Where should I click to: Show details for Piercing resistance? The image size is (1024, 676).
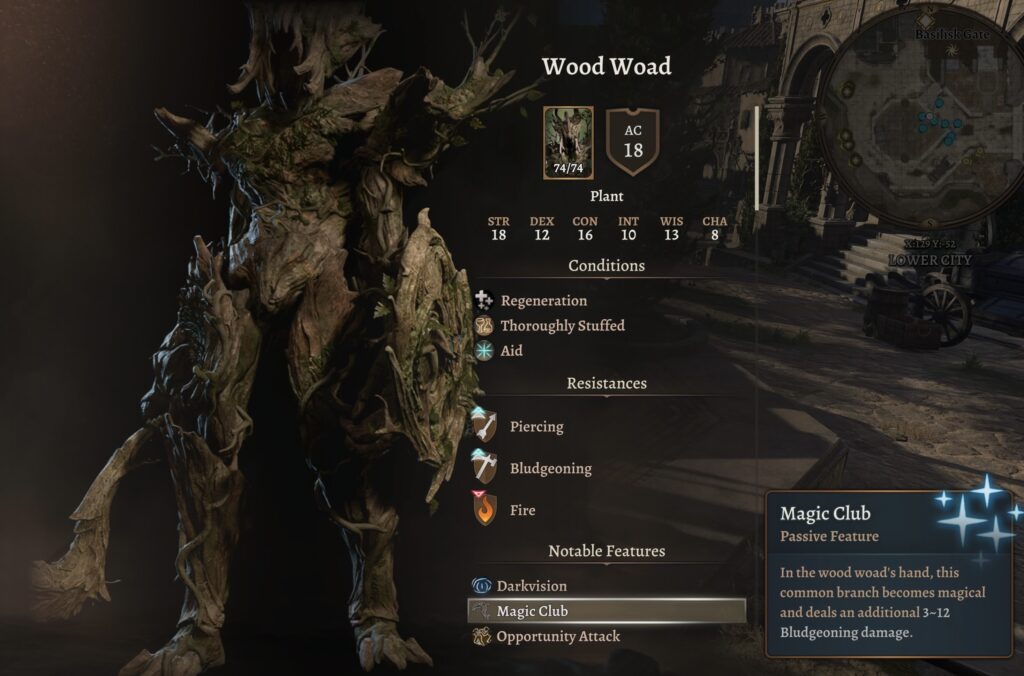536,427
